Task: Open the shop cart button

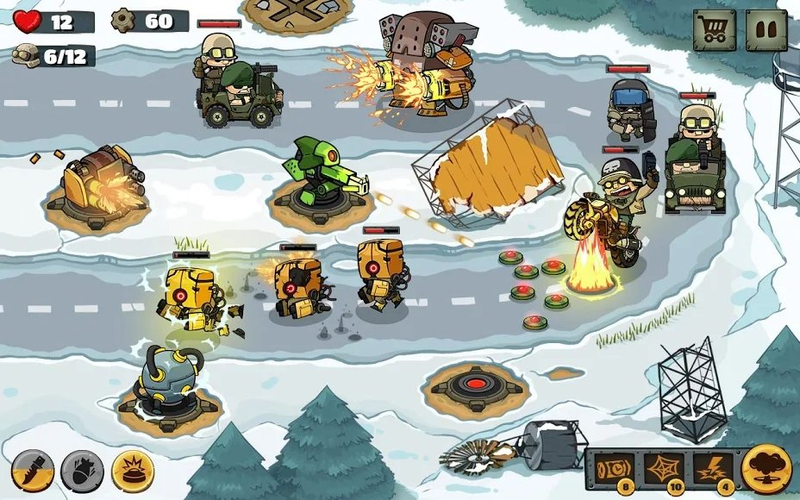Action: click(x=714, y=31)
